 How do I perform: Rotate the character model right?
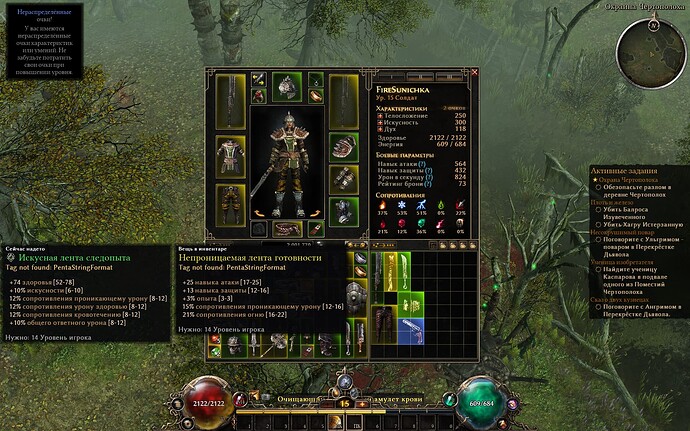point(311,213)
